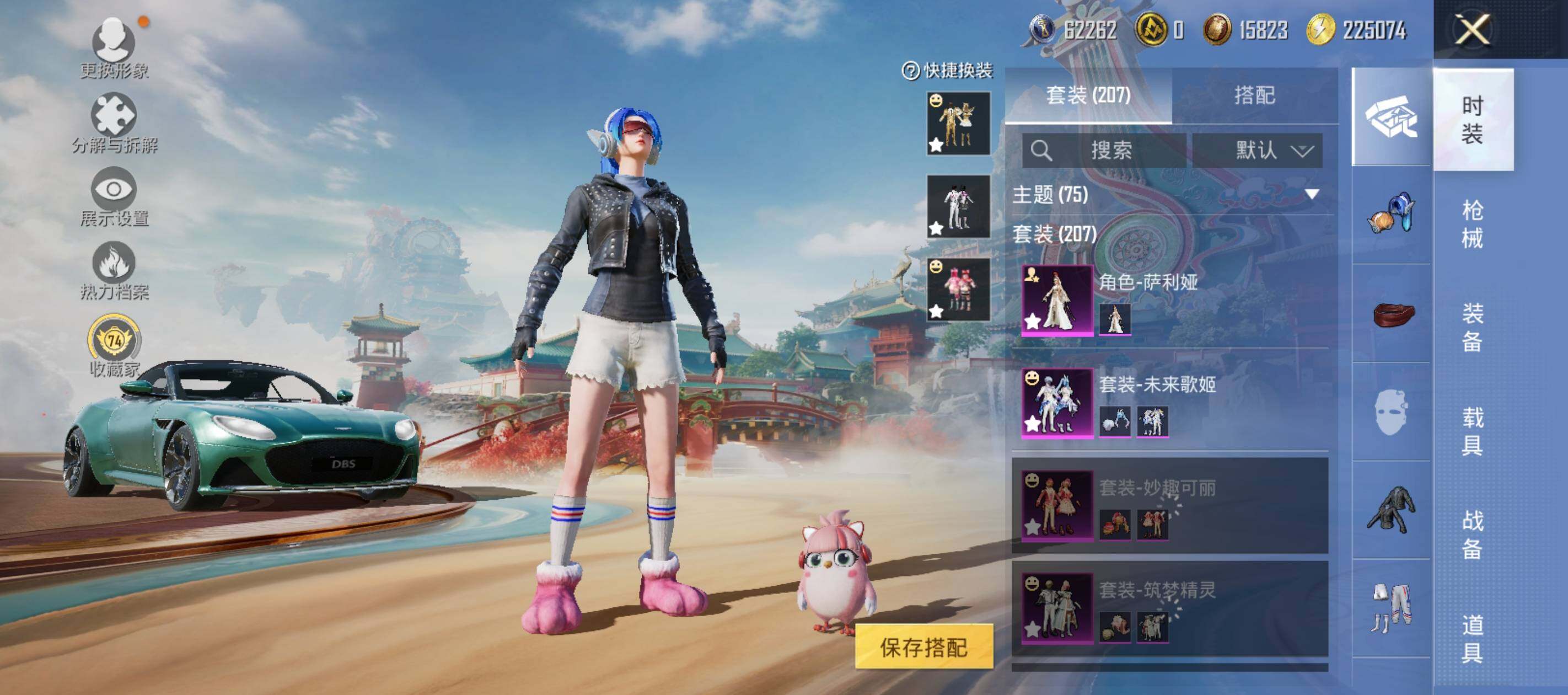The height and width of the screenshot is (695, 1568).
Task: Save outfit with 保存搭配 button
Action: pos(923,647)
